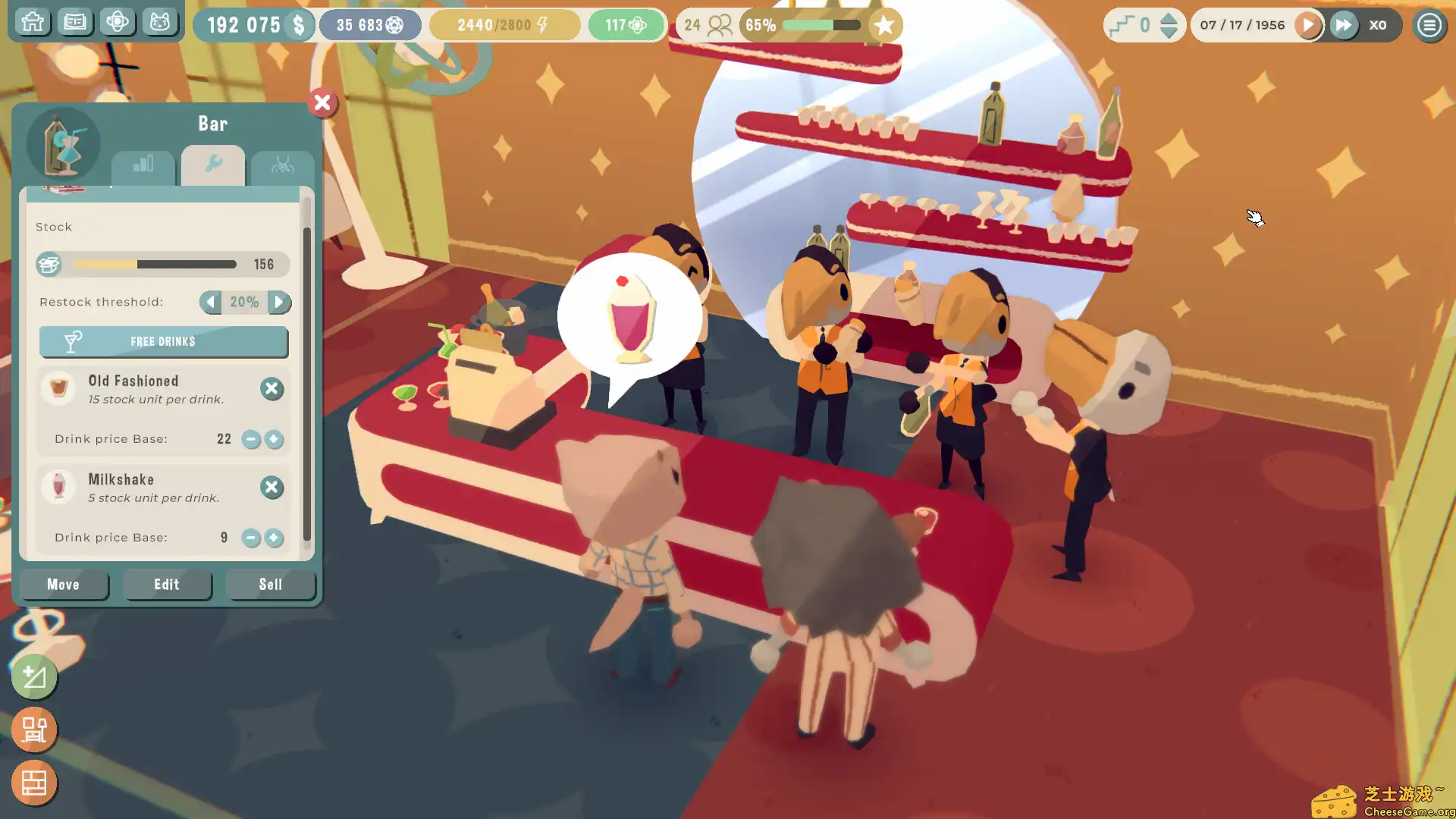Click the Sell button for the Bar

(270, 584)
